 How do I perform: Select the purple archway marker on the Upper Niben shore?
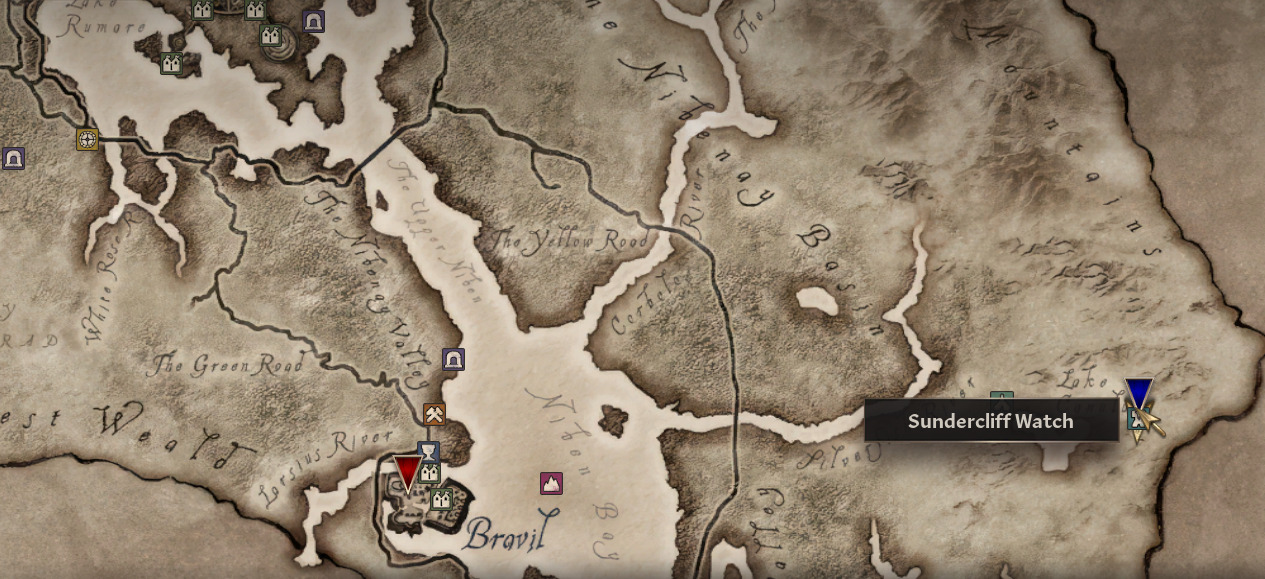(x=453, y=359)
